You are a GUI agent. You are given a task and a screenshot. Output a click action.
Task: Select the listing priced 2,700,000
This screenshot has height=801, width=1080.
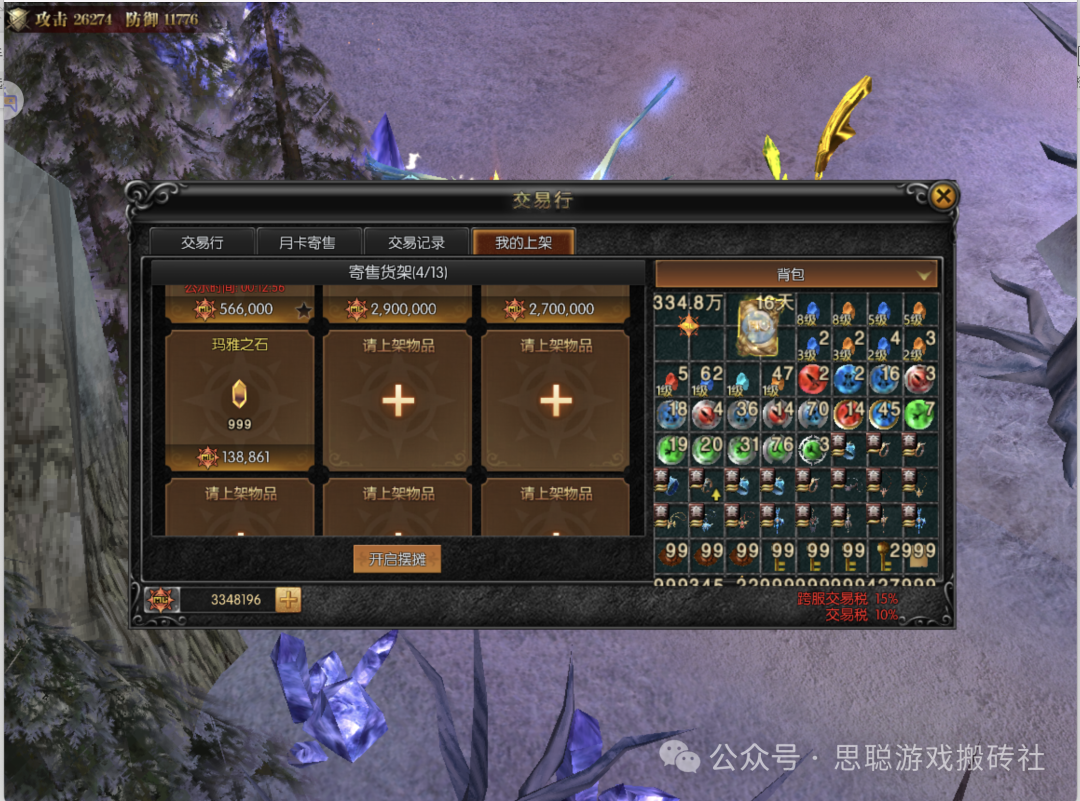click(x=555, y=307)
